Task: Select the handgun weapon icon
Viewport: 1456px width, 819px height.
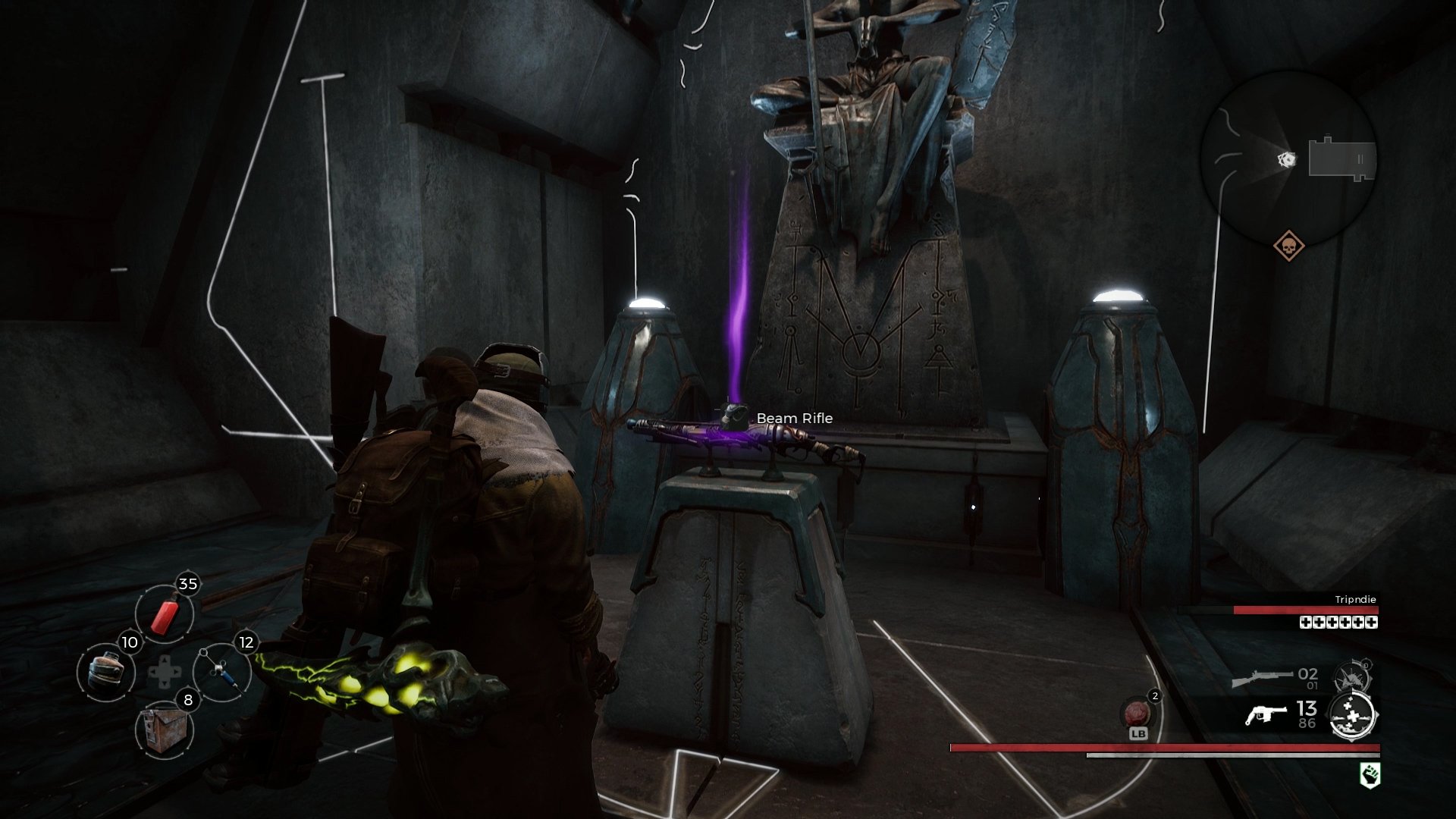Action: click(x=1266, y=715)
